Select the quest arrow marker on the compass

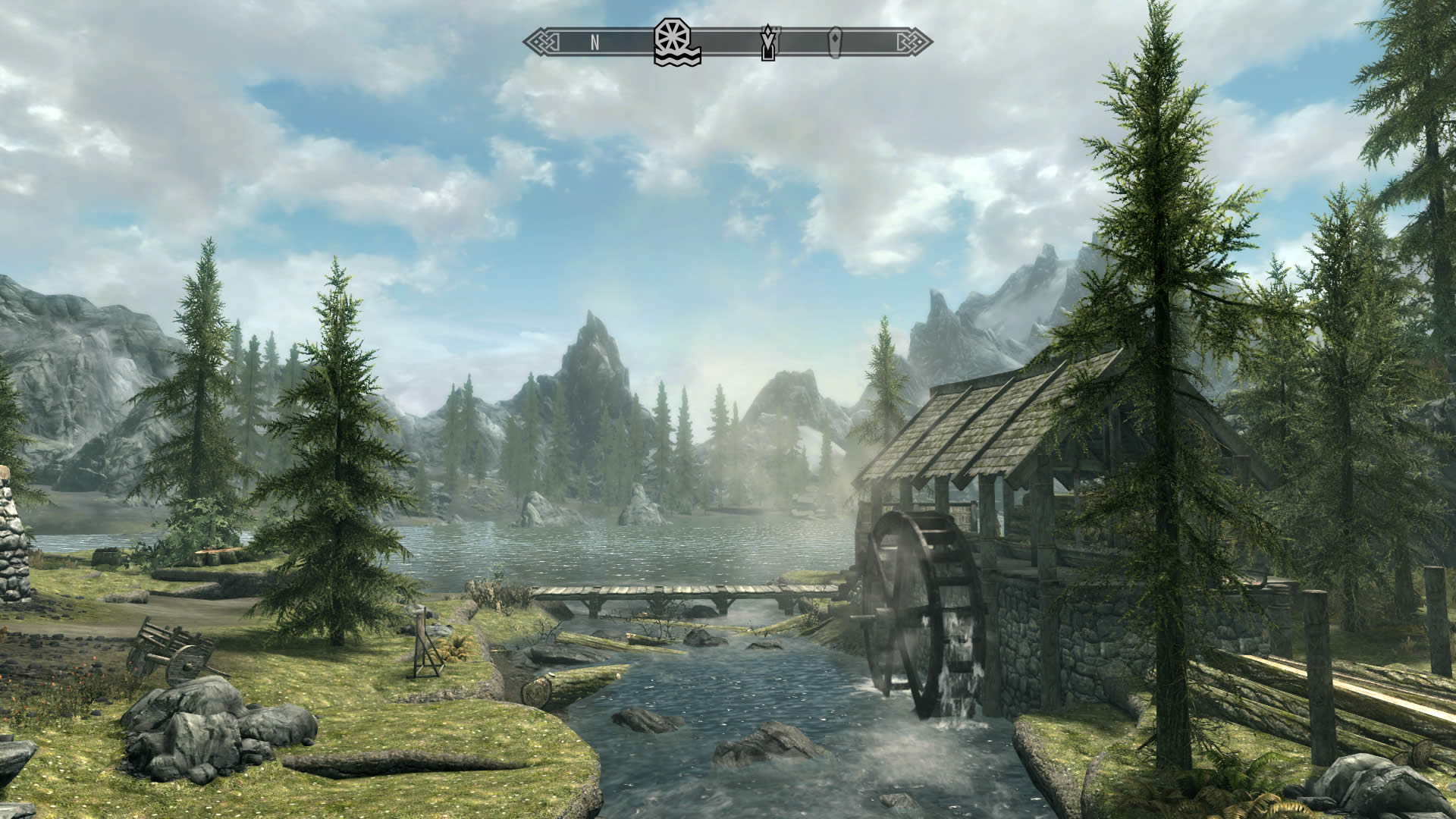[768, 42]
